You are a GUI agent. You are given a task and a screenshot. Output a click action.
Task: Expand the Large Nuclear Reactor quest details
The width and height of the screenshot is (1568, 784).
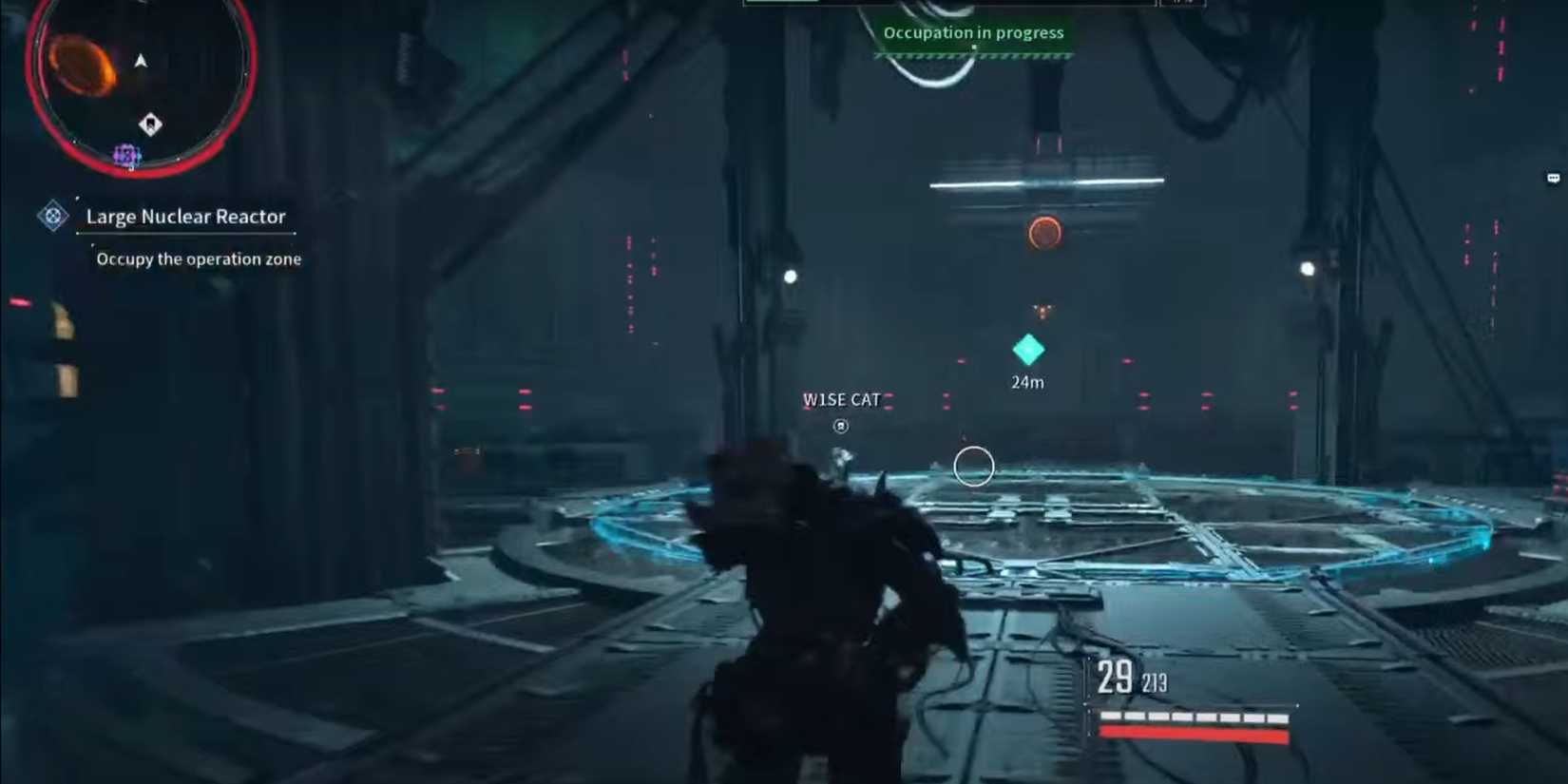pyautogui.click(x=186, y=217)
